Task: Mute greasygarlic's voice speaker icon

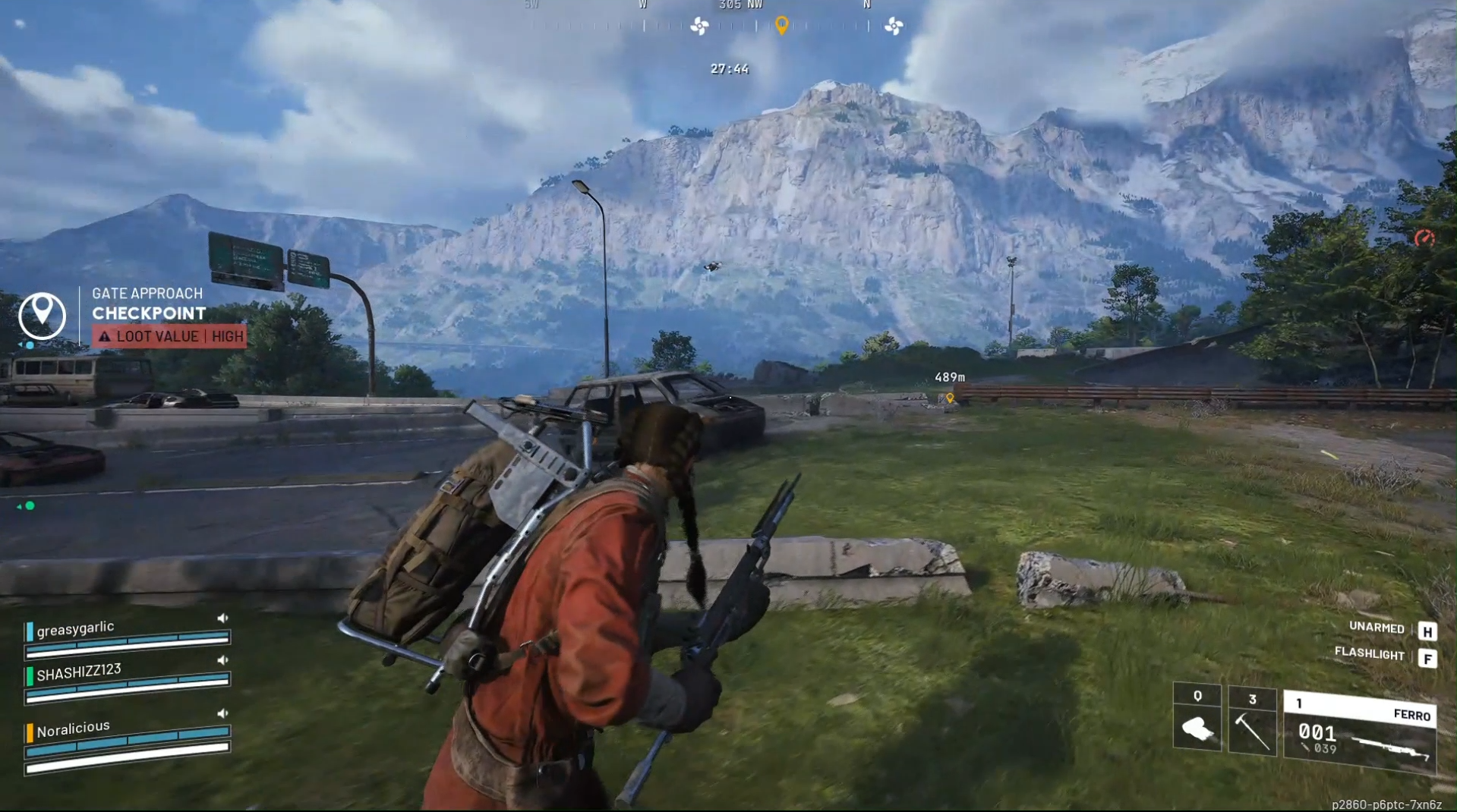Action: [x=222, y=618]
